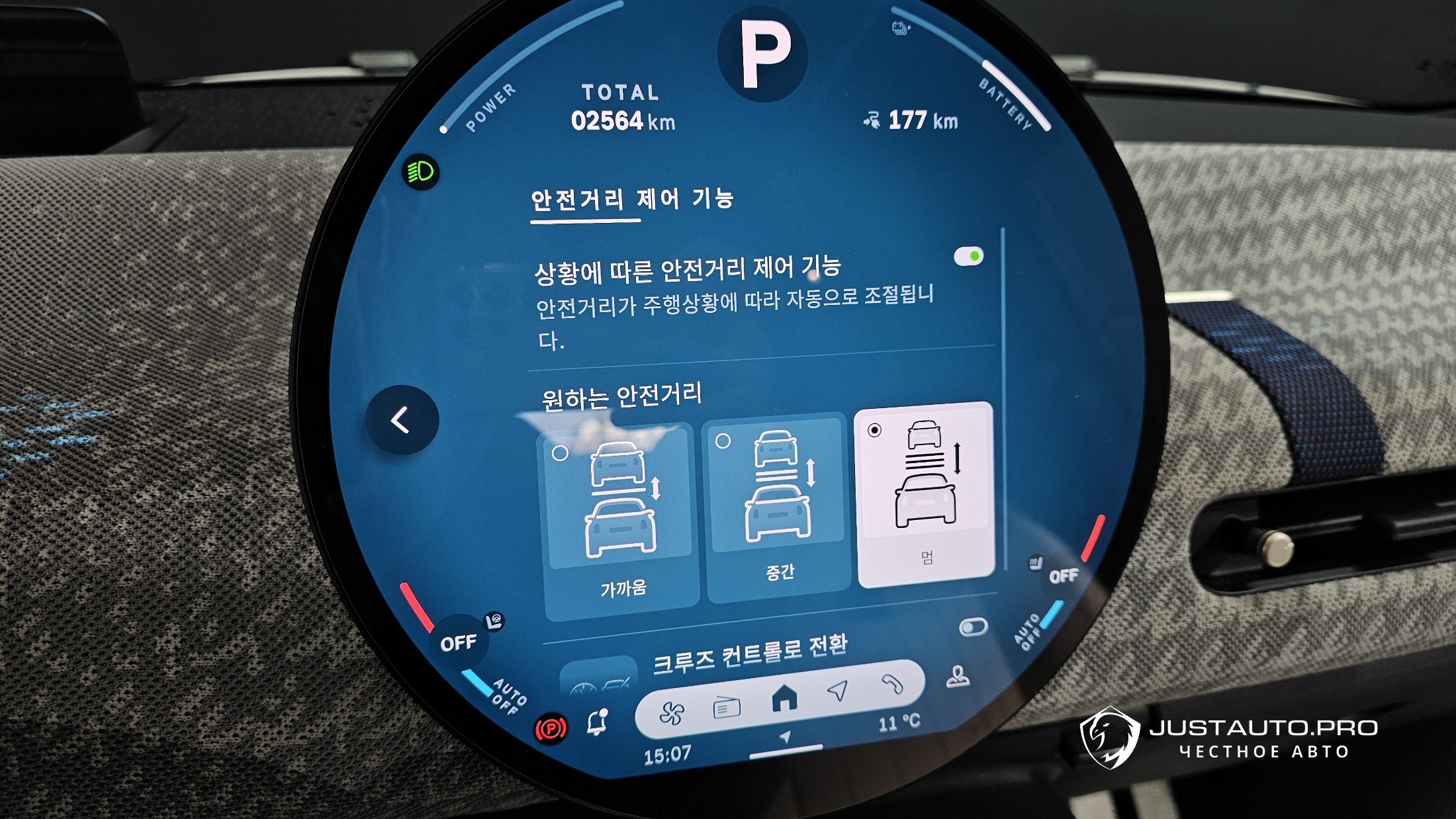The width and height of the screenshot is (1456, 819).
Task: Select the 가까움 following distance option
Action: [x=621, y=515]
